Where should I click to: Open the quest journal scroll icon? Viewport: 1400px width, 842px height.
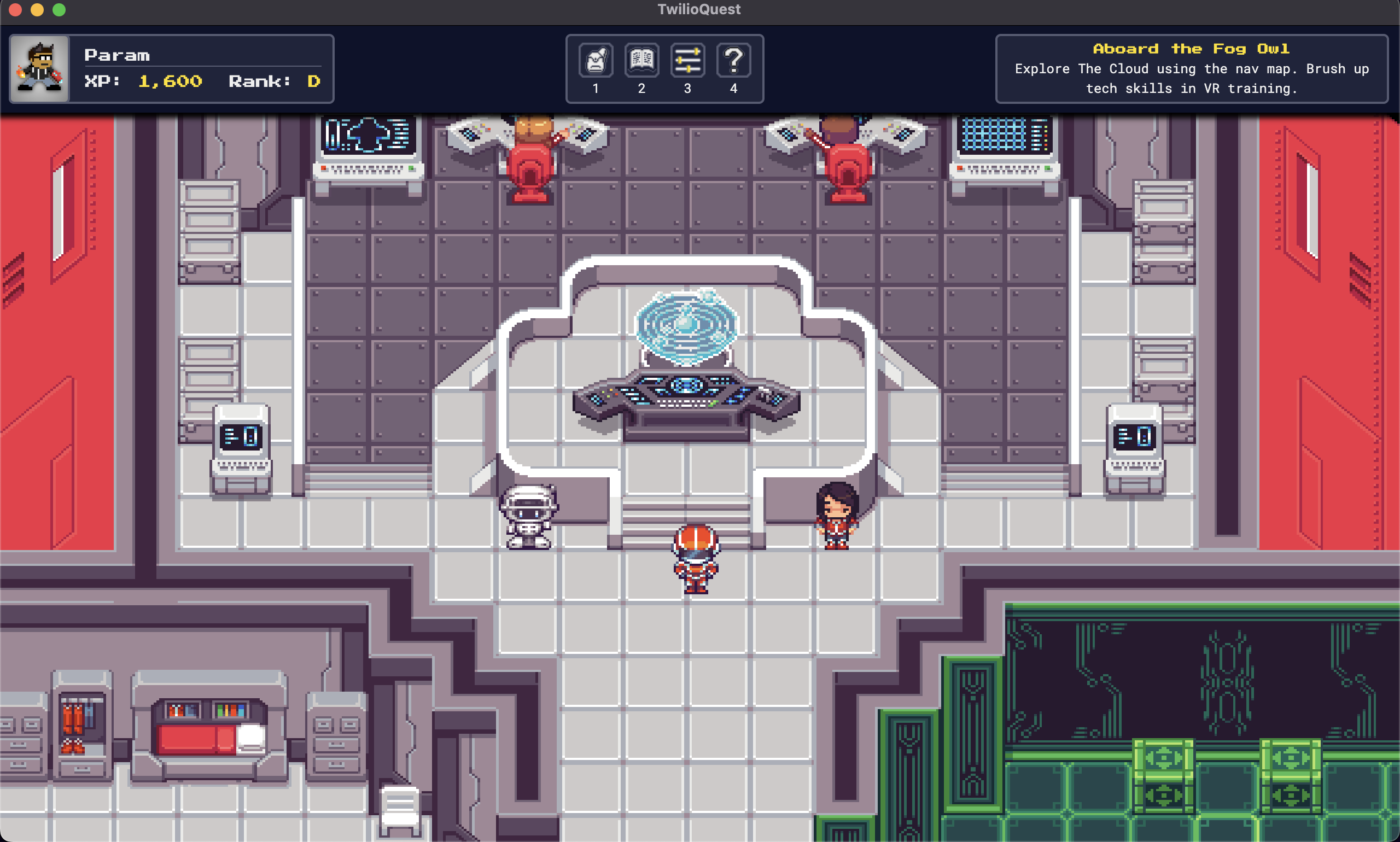(596, 59)
